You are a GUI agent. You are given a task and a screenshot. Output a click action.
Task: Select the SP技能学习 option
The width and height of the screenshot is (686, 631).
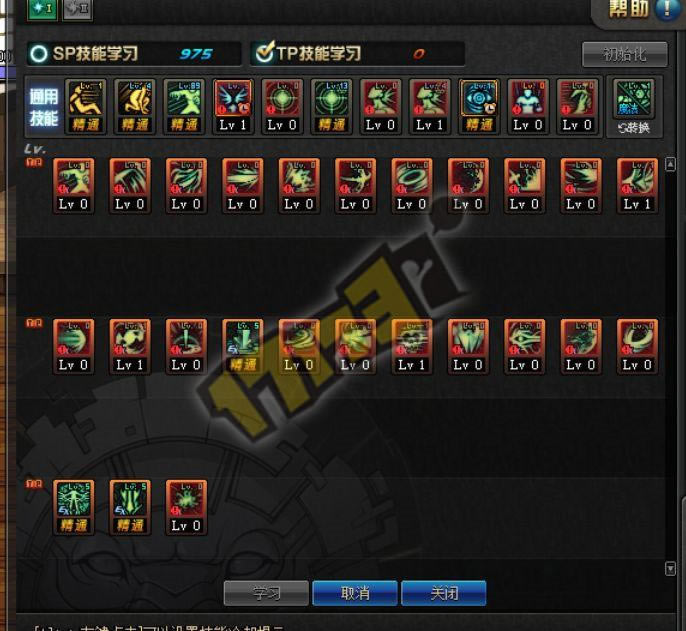coord(85,54)
